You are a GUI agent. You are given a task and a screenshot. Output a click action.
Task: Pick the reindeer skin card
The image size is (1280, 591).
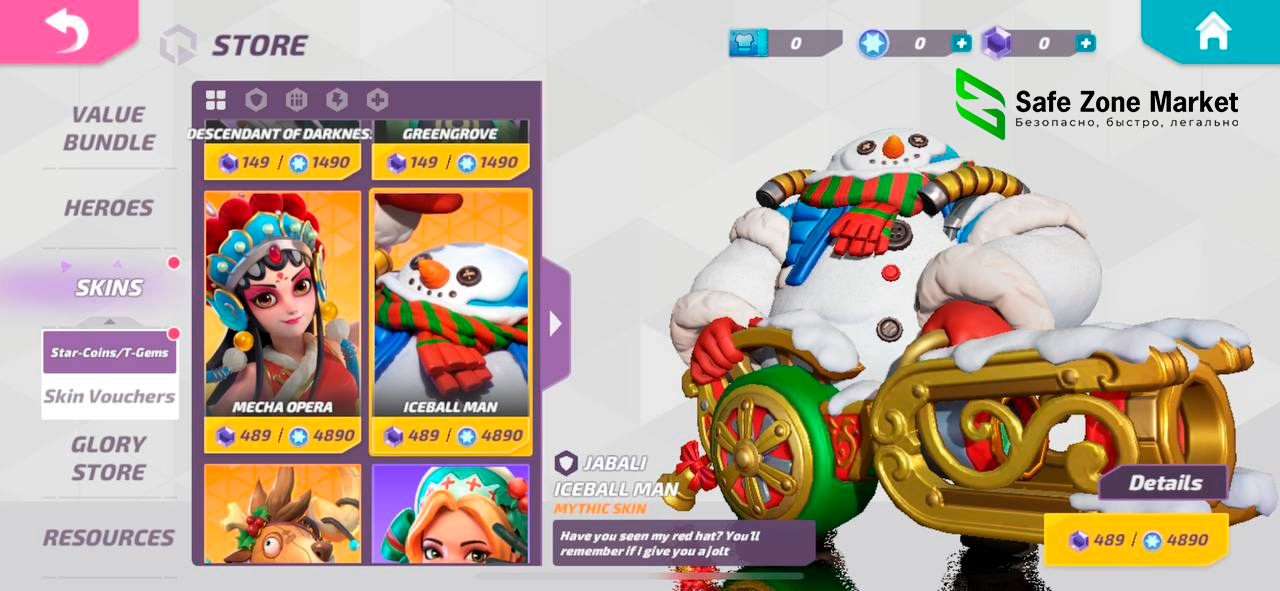coord(283,514)
